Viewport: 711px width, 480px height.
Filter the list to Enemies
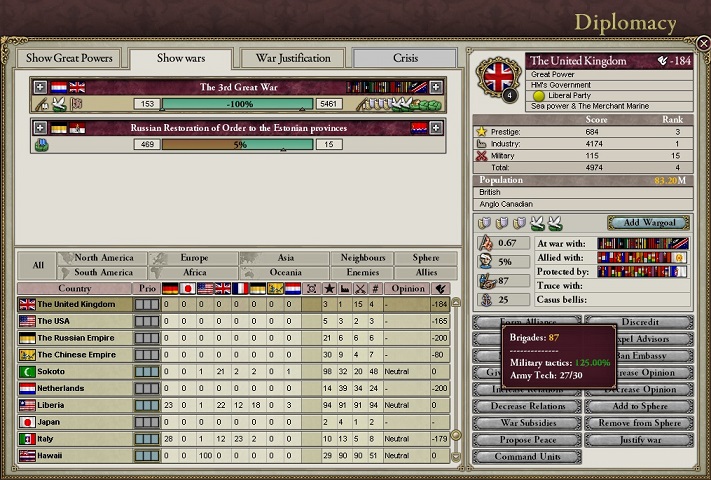362,272
